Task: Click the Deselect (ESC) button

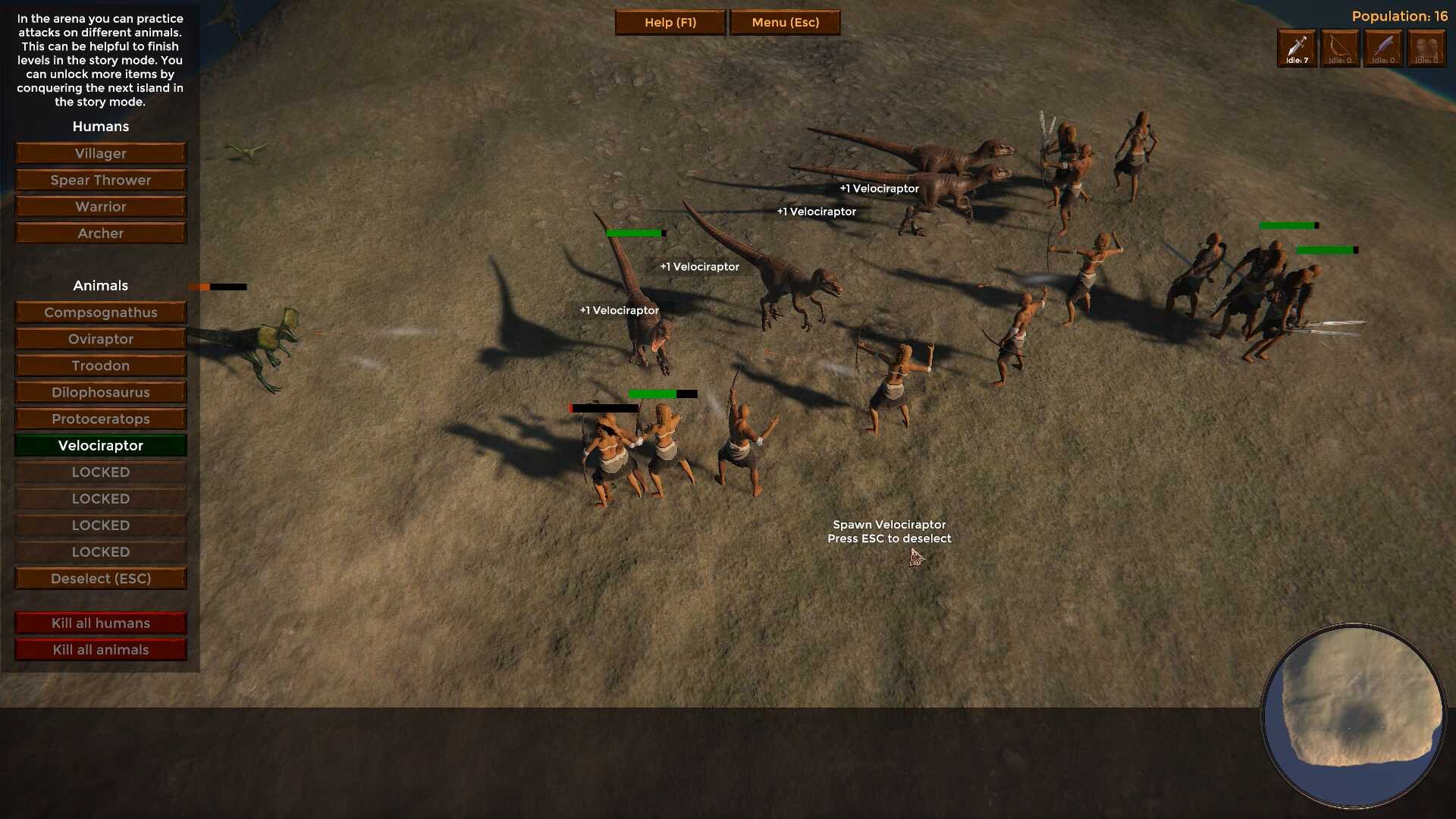Action: tap(101, 579)
